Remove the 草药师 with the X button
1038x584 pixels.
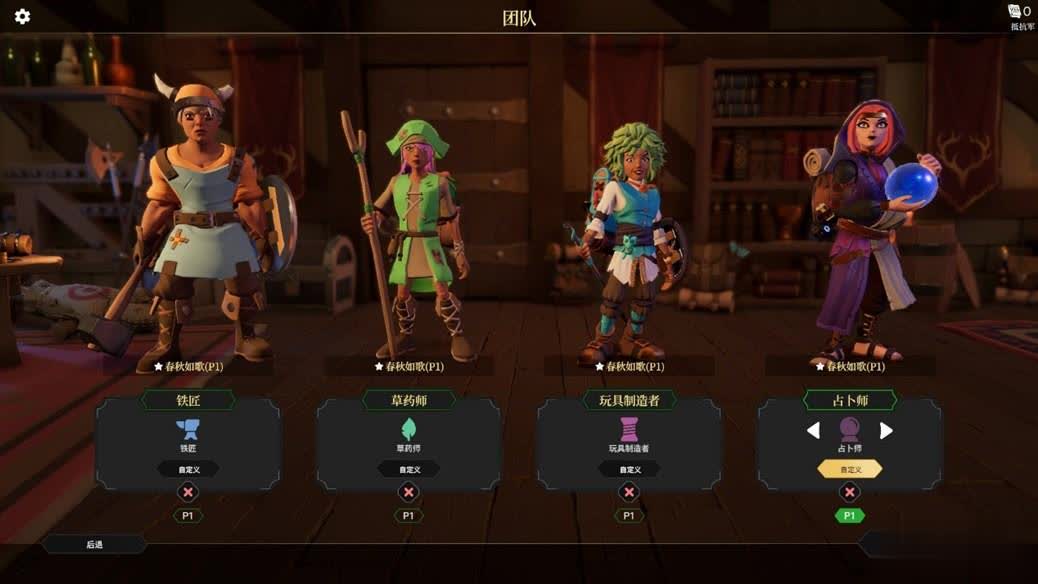coord(408,492)
